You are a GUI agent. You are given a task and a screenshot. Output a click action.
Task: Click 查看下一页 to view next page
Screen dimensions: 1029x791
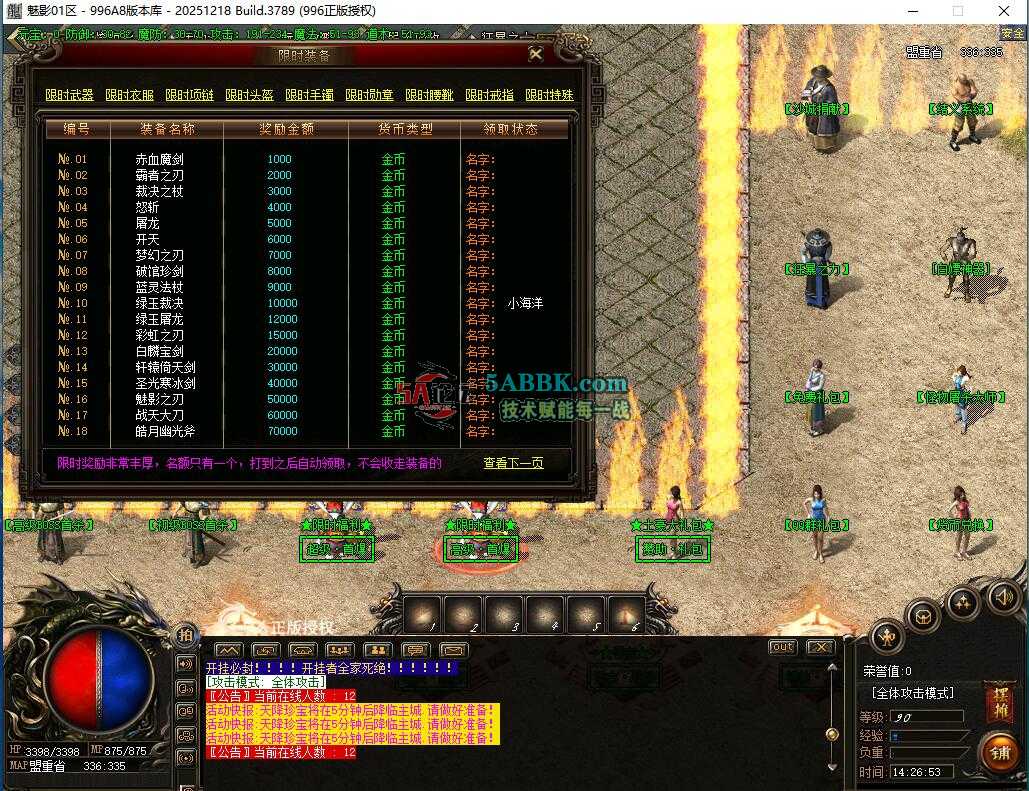coord(513,463)
